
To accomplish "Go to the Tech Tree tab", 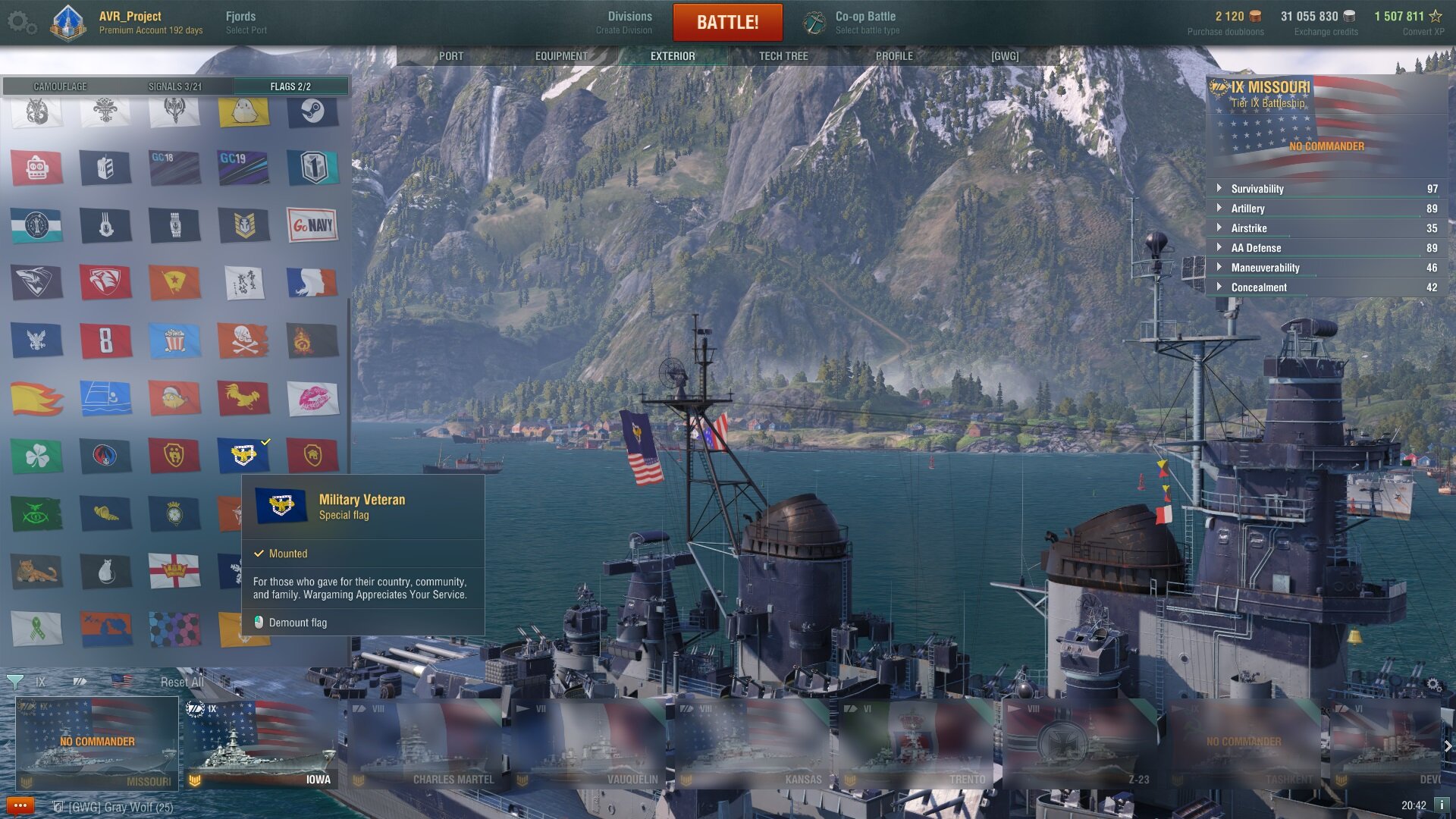I will 783,56.
